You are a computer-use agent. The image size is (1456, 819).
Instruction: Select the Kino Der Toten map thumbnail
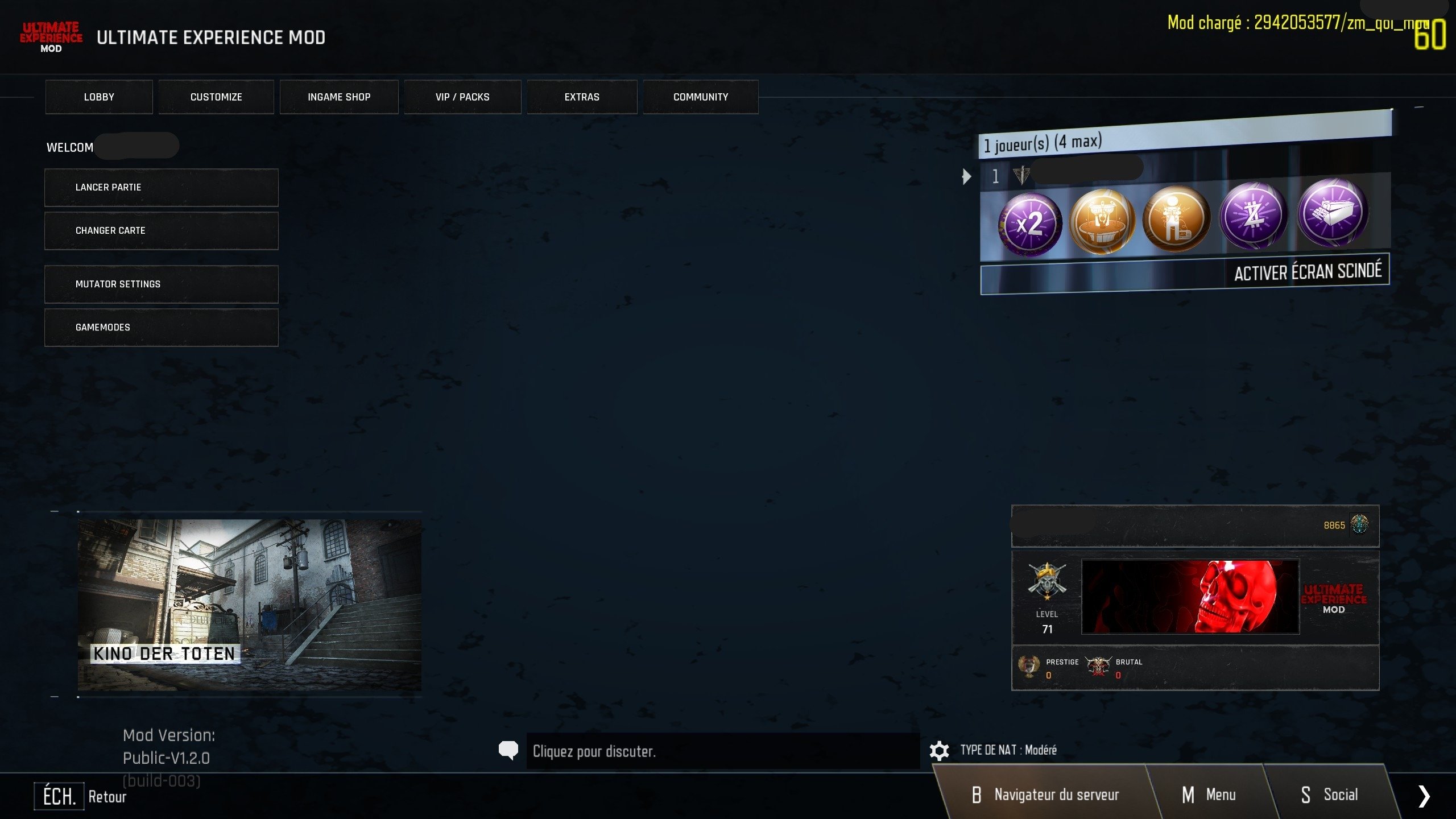[x=249, y=604]
